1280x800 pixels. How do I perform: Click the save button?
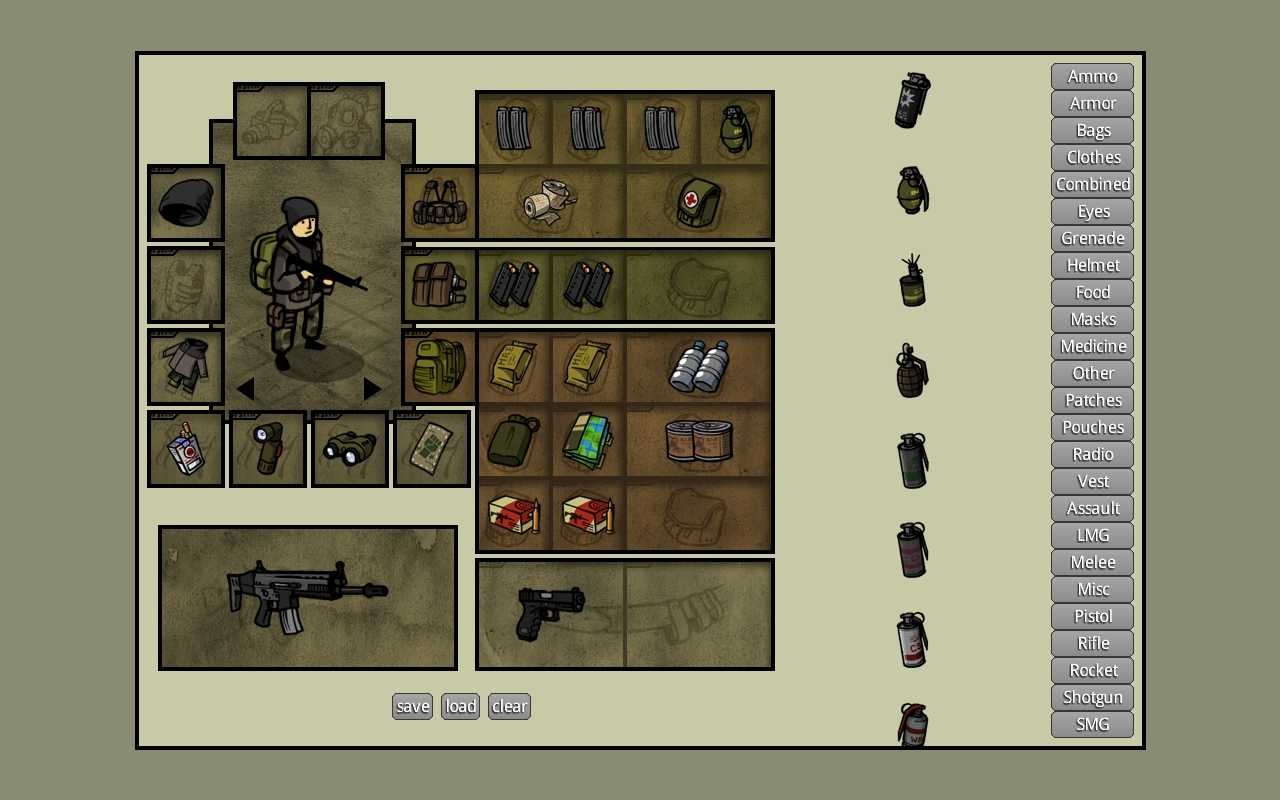point(412,706)
